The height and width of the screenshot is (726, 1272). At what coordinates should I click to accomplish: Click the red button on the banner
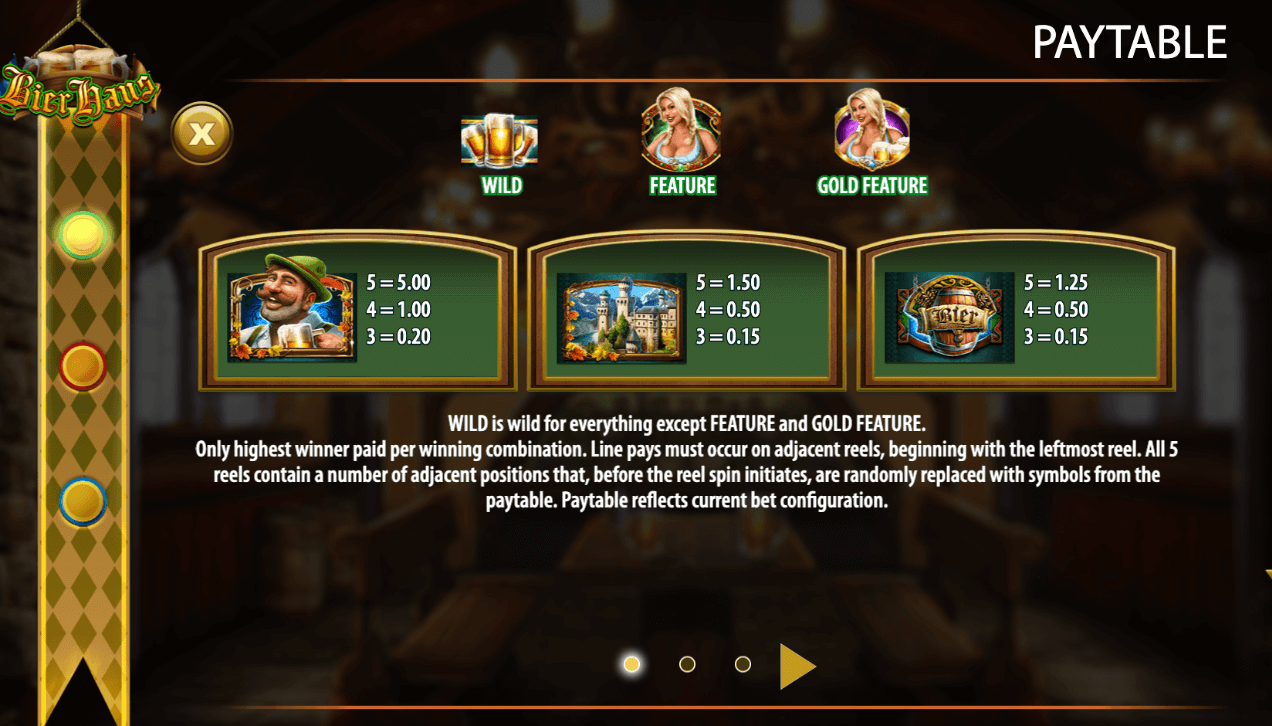point(83,366)
